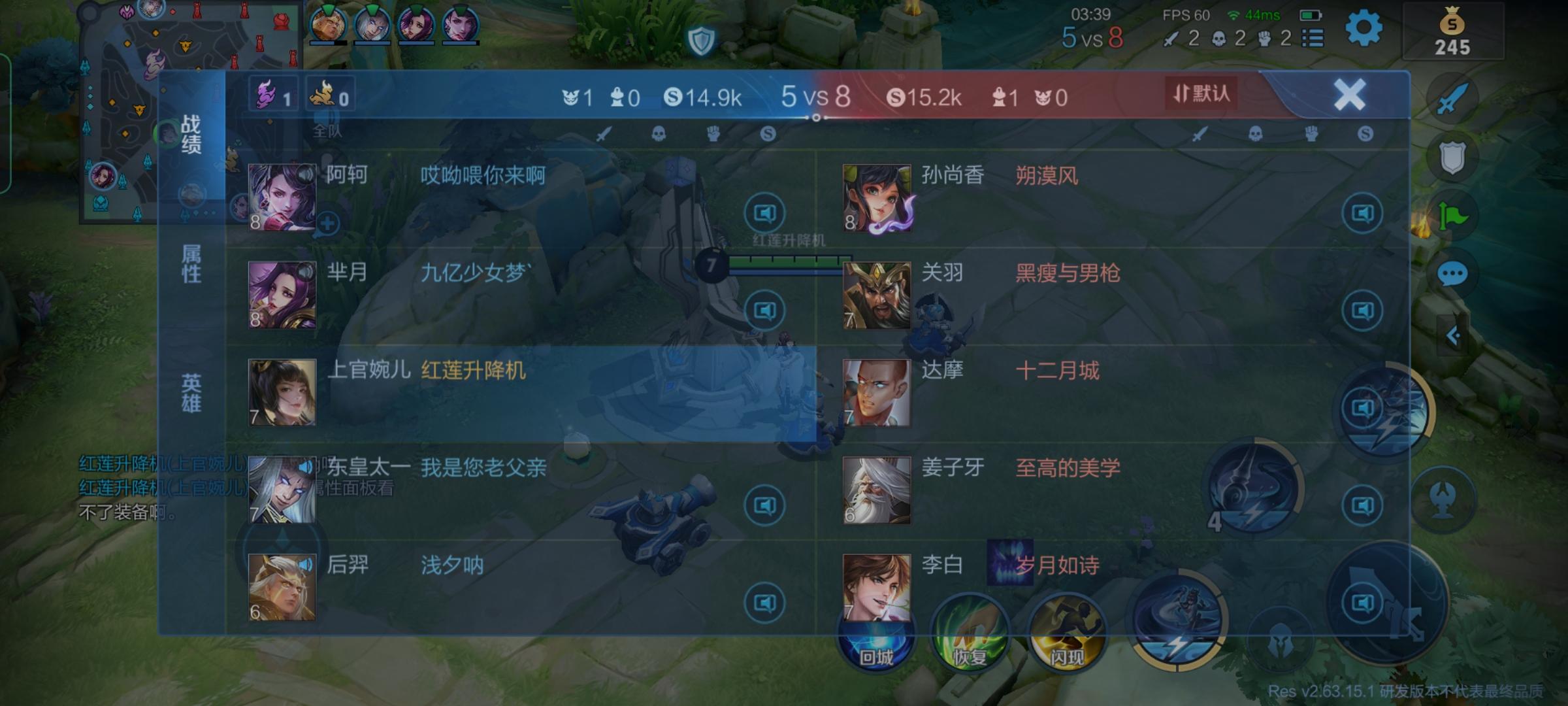Tap the 回城 recall skill icon

coord(877,634)
